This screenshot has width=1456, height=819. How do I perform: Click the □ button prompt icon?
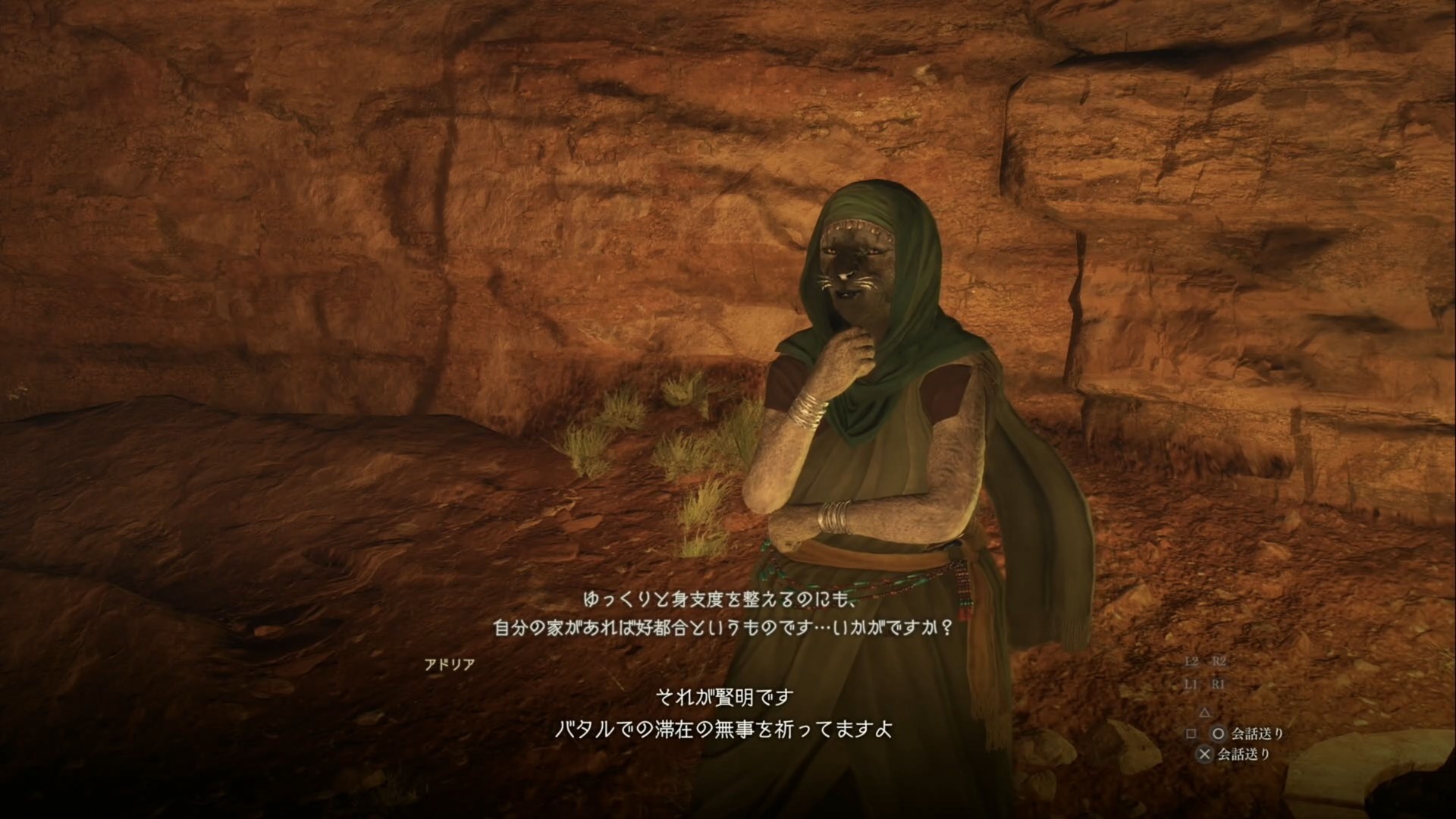click(1192, 736)
